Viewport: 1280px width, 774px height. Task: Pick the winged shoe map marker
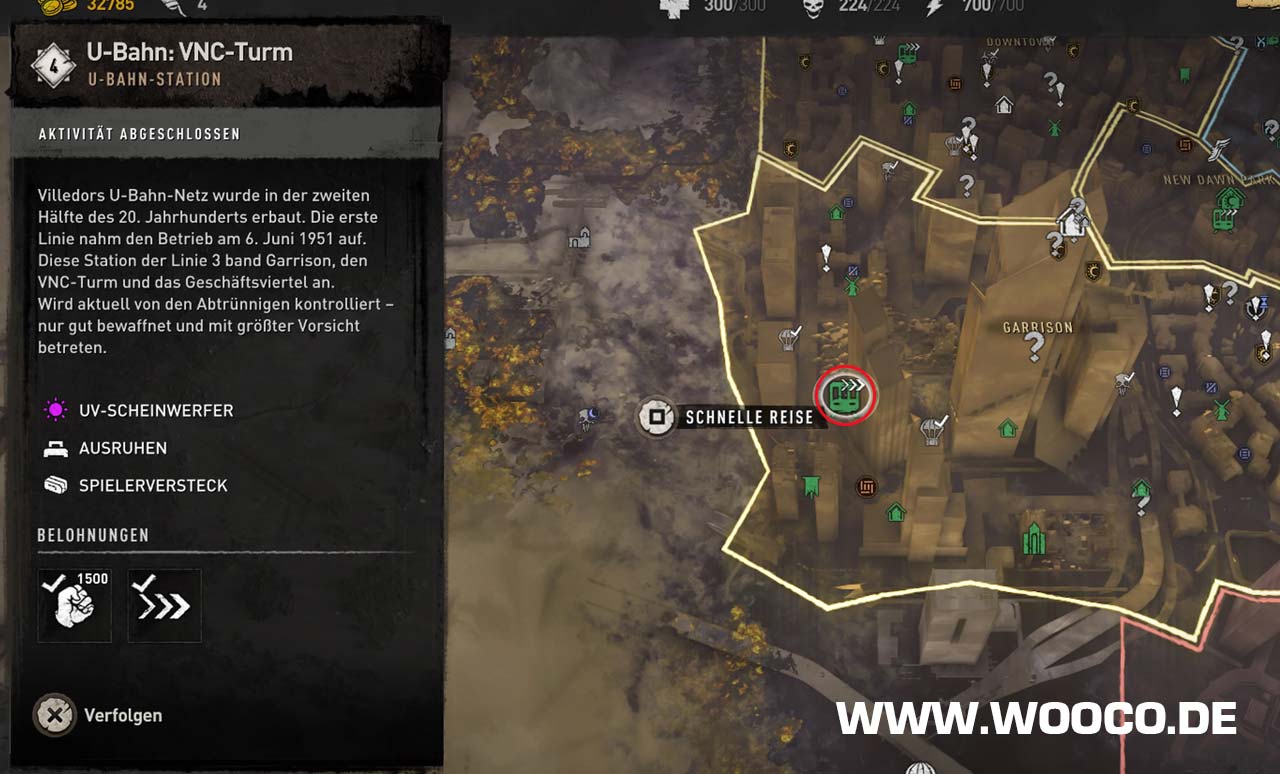(1219, 150)
